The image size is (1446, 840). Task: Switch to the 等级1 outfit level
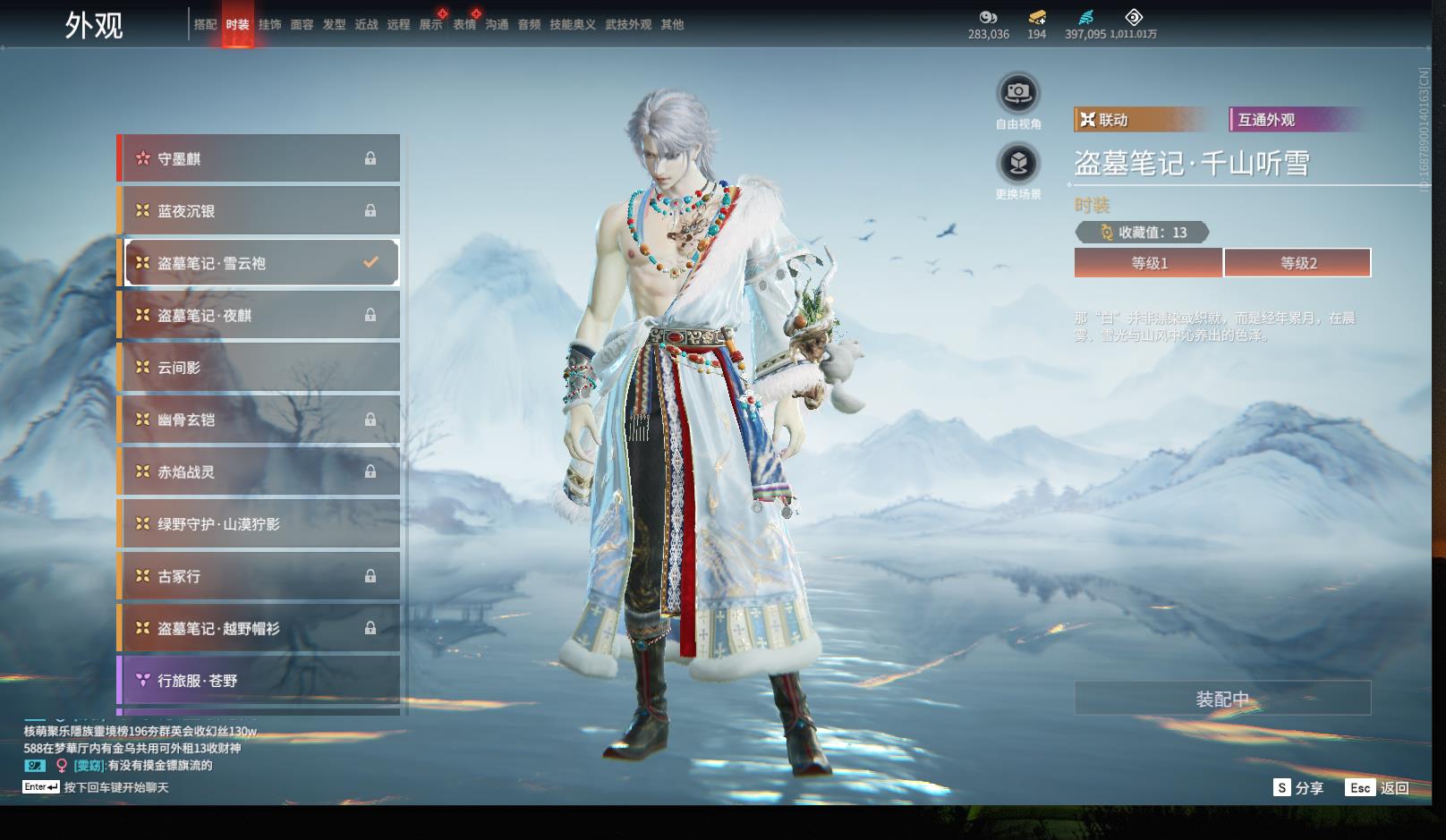point(1148,263)
